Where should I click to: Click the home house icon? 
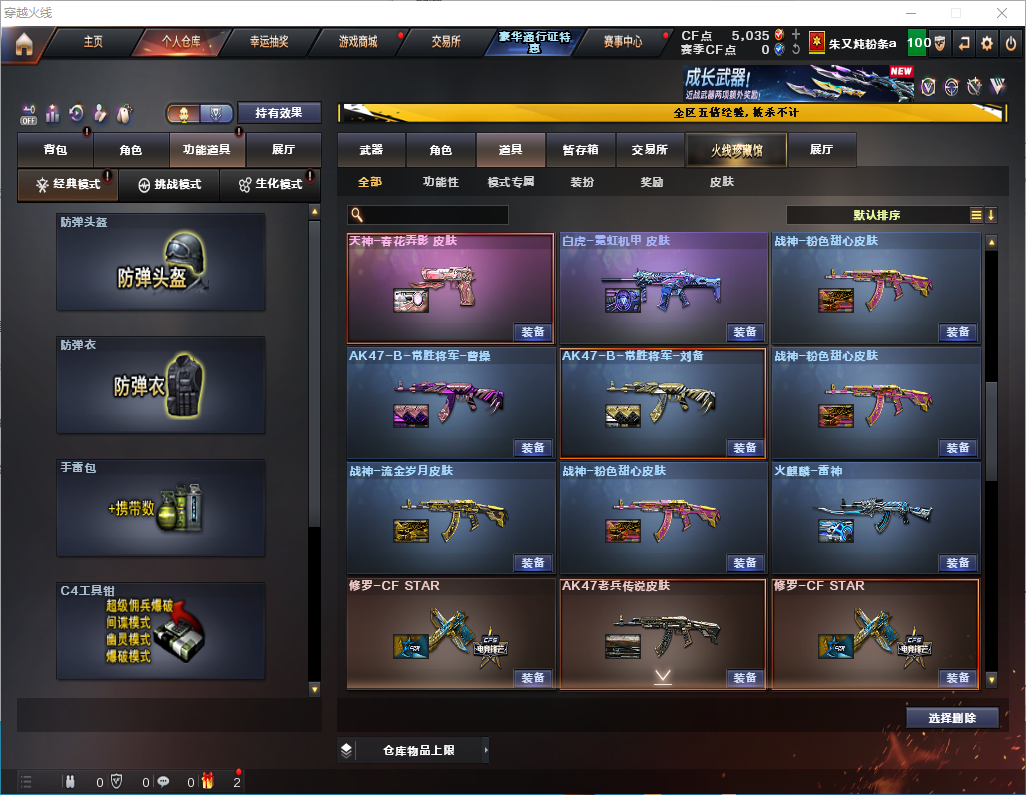[24, 44]
